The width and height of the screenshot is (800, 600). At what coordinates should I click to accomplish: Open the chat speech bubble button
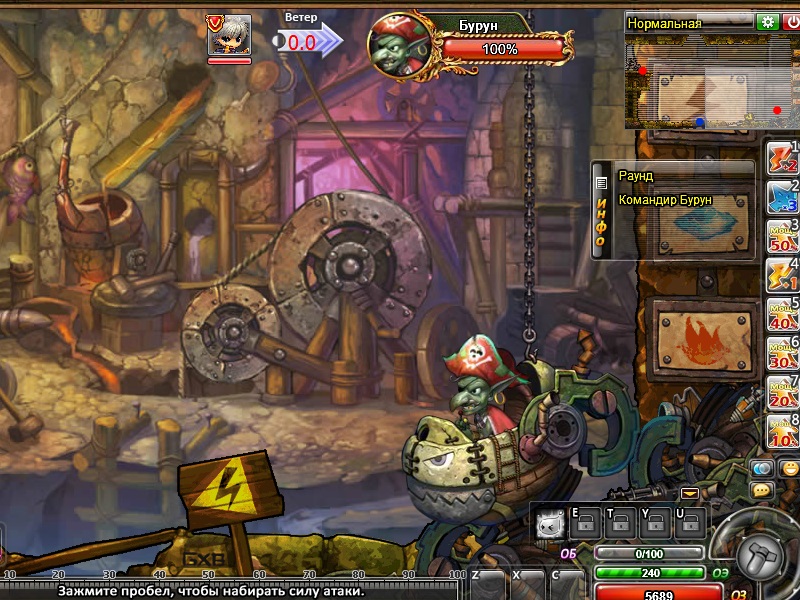762,491
